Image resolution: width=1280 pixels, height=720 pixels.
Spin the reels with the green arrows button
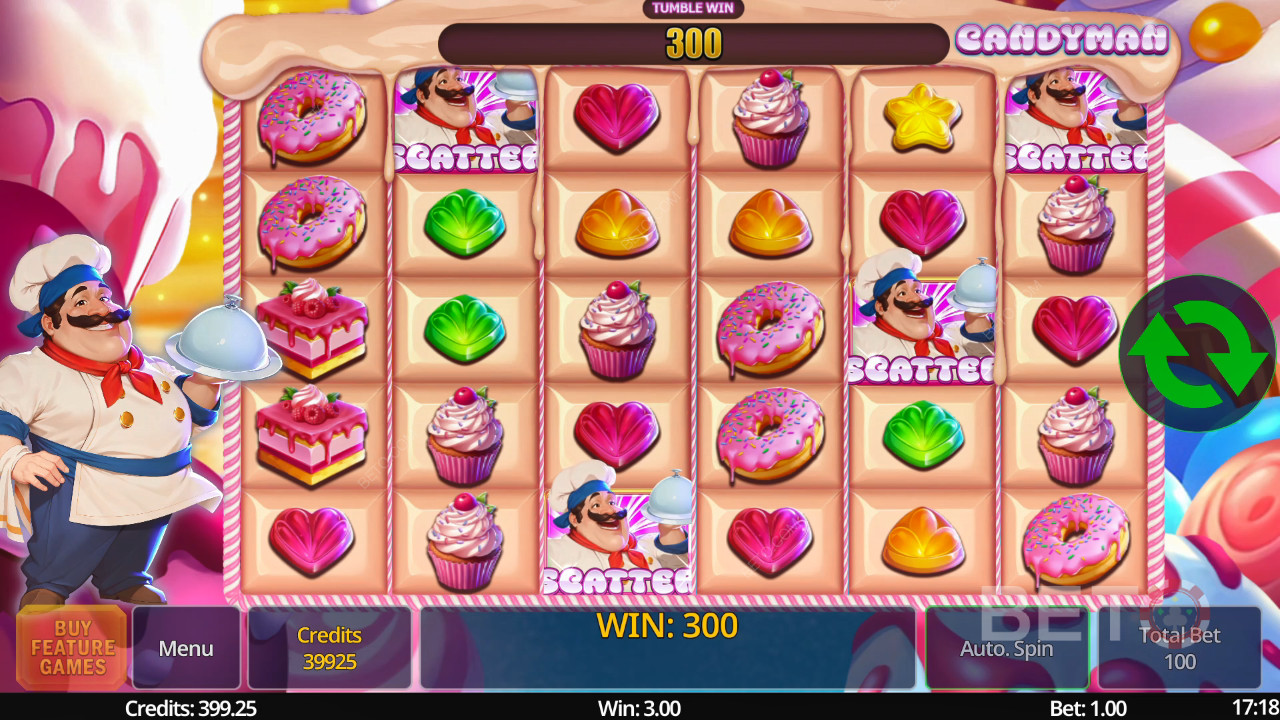[1197, 353]
